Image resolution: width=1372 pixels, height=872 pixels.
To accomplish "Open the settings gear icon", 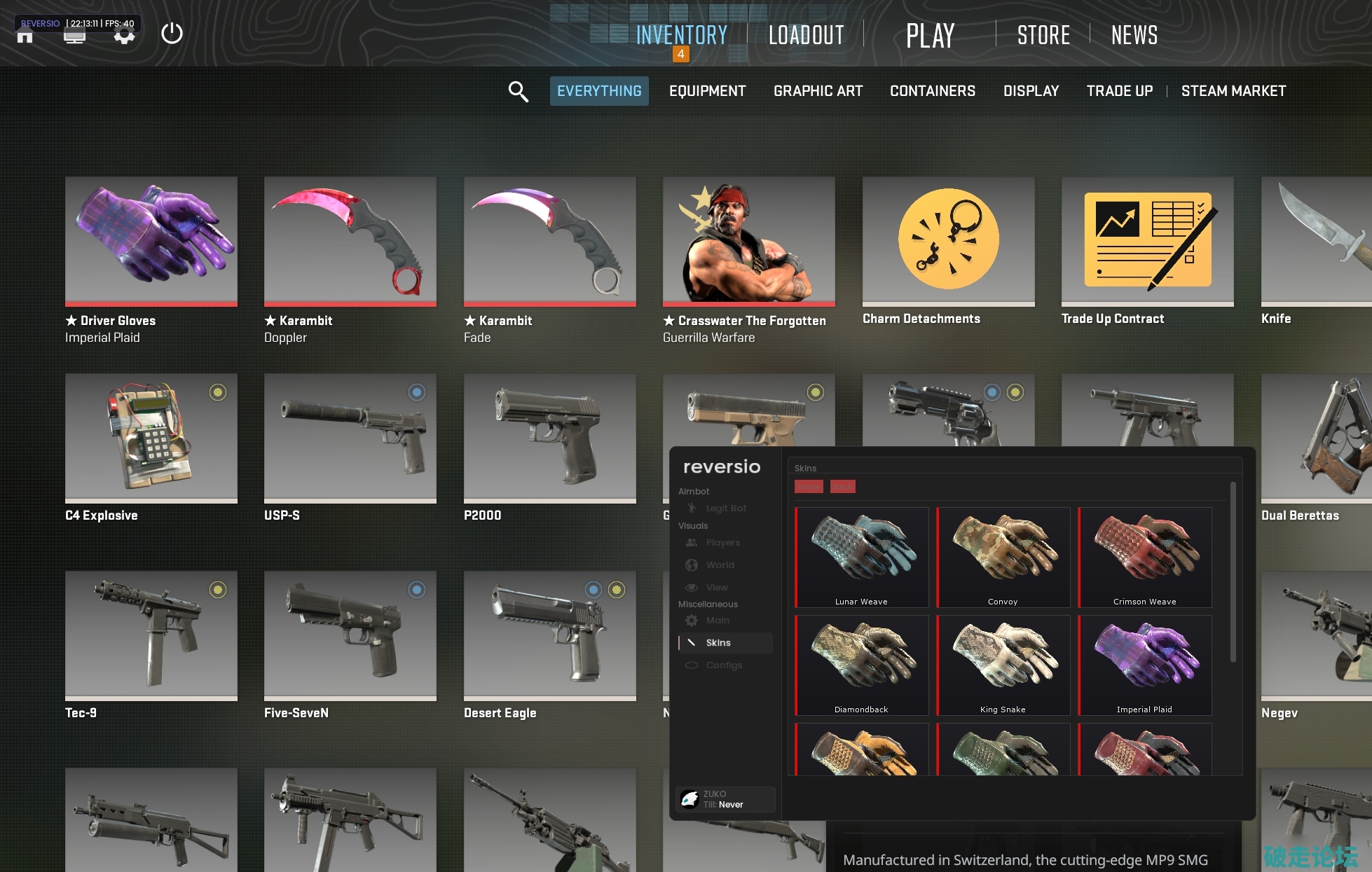I will tap(124, 35).
